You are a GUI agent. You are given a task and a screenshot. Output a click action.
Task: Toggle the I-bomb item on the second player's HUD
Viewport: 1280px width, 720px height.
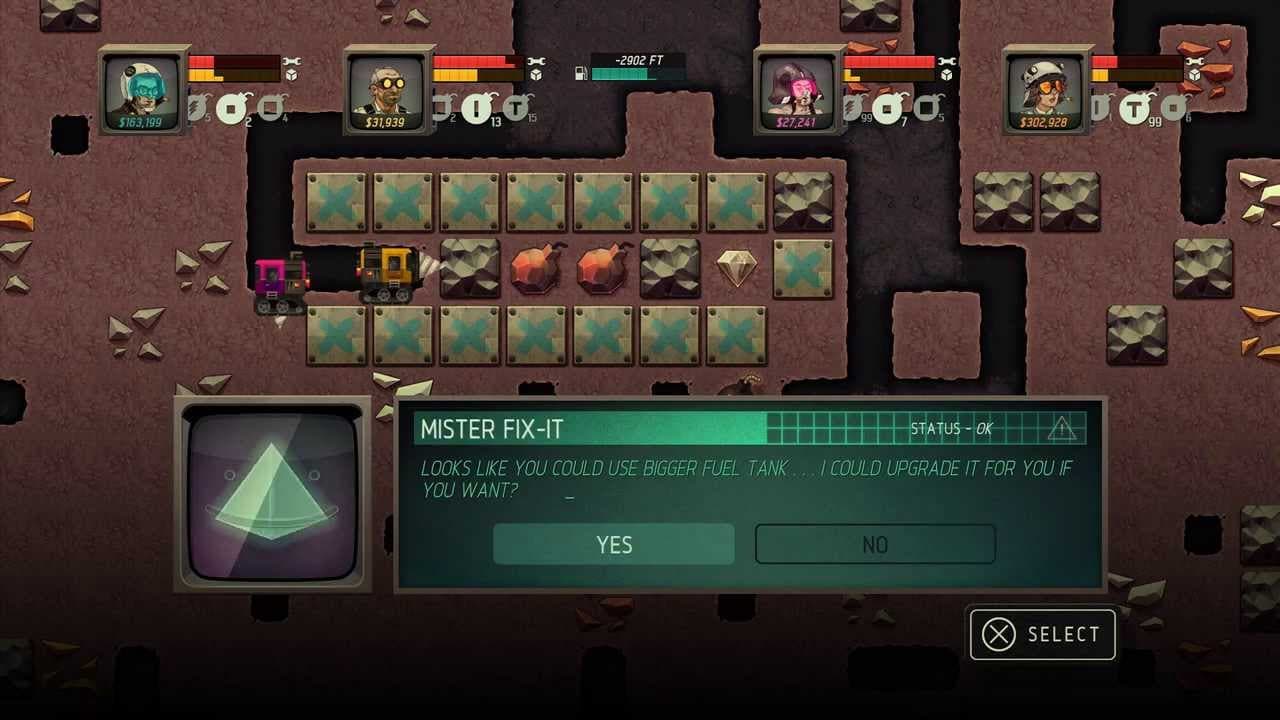[x=475, y=106]
